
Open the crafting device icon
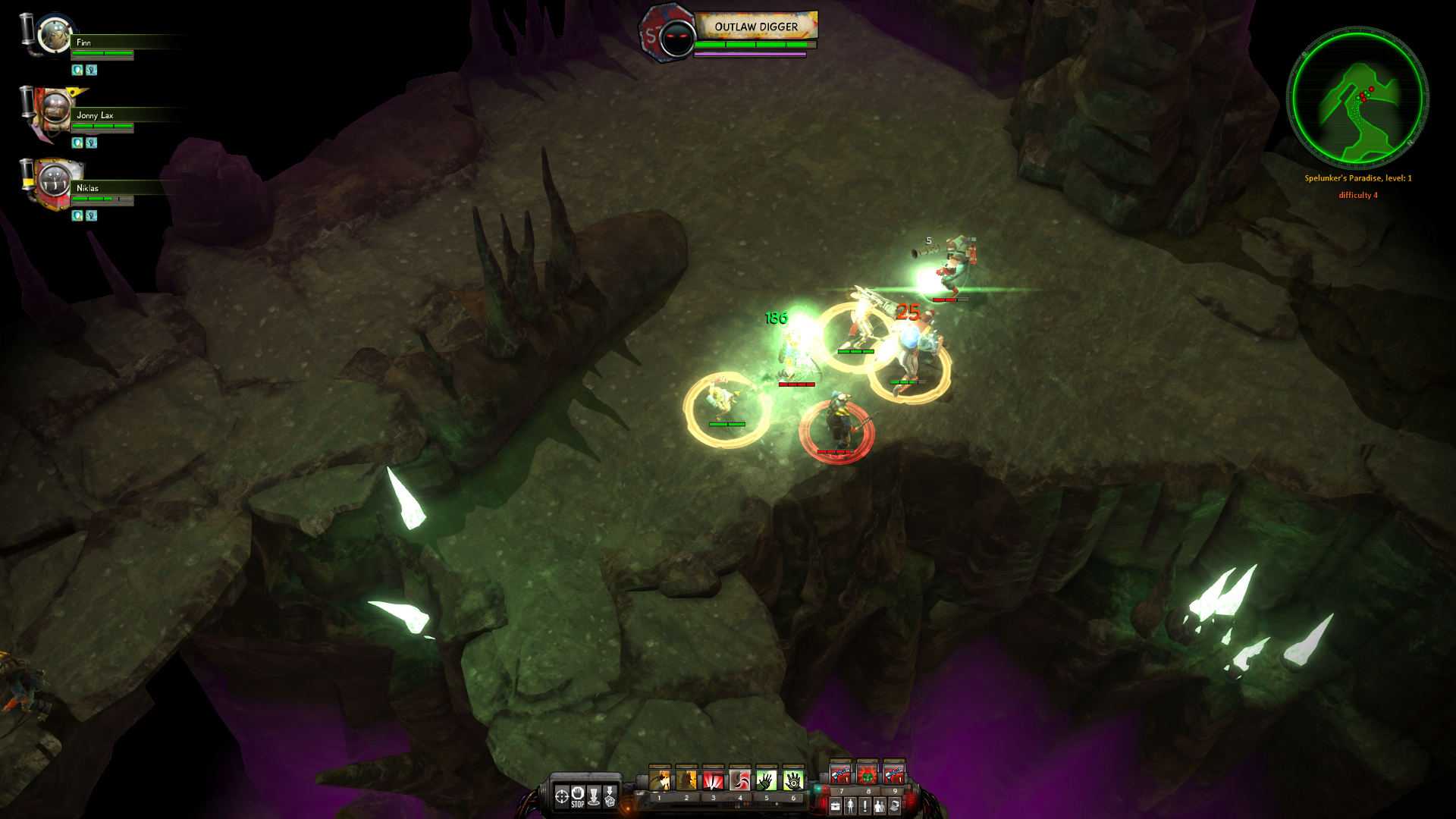894,805
